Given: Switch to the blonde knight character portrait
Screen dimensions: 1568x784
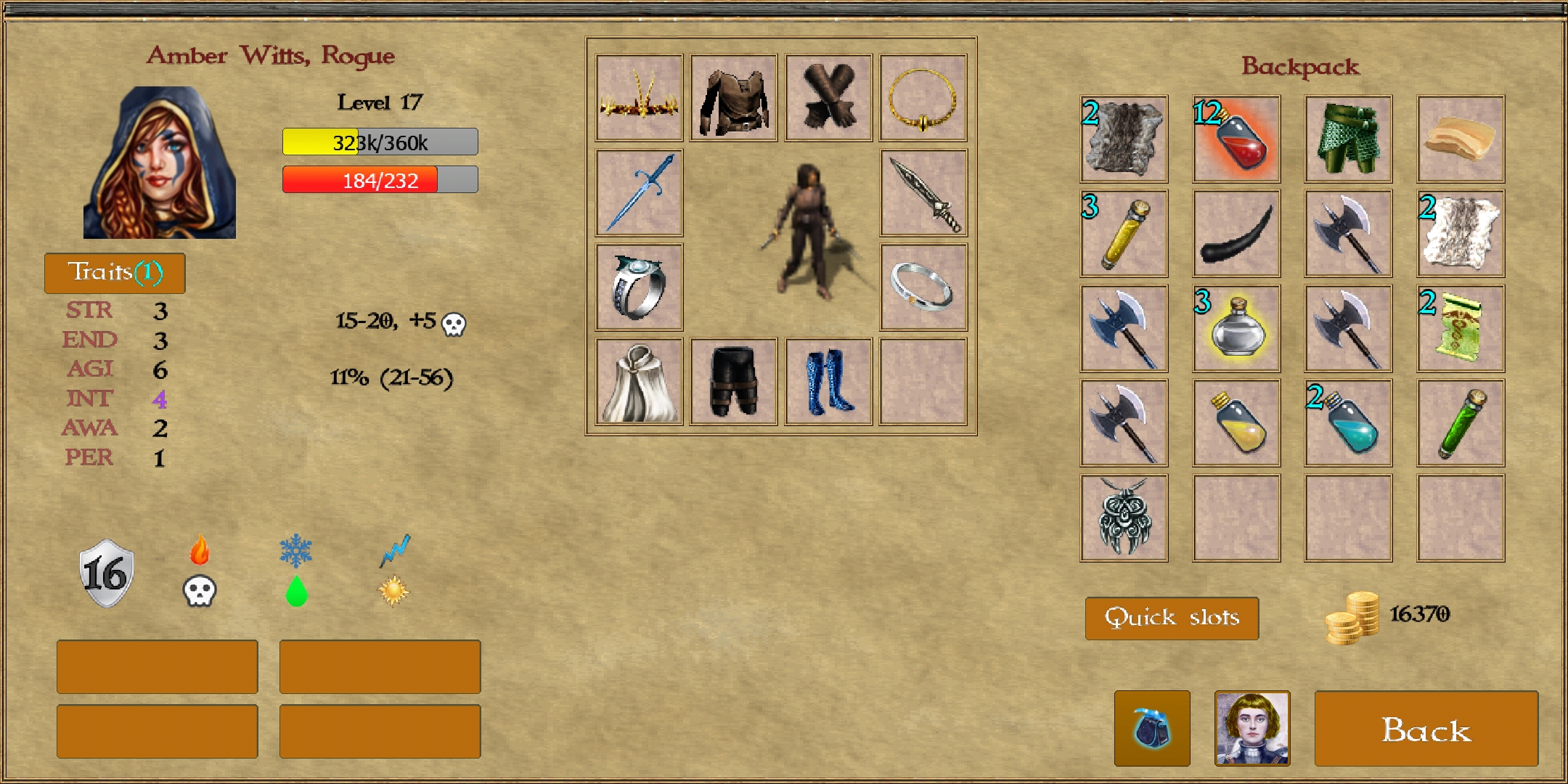Looking at the screenshot, I should [x=1252, y=728].
